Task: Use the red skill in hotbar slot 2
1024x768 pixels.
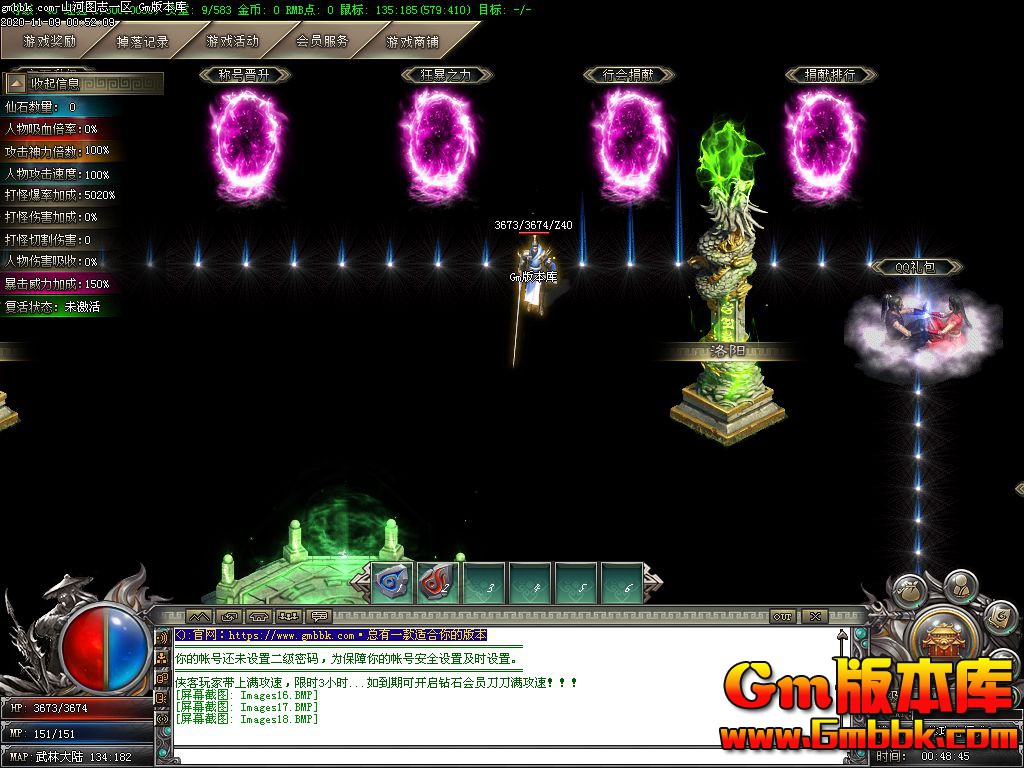Action: tap(437, 581)
